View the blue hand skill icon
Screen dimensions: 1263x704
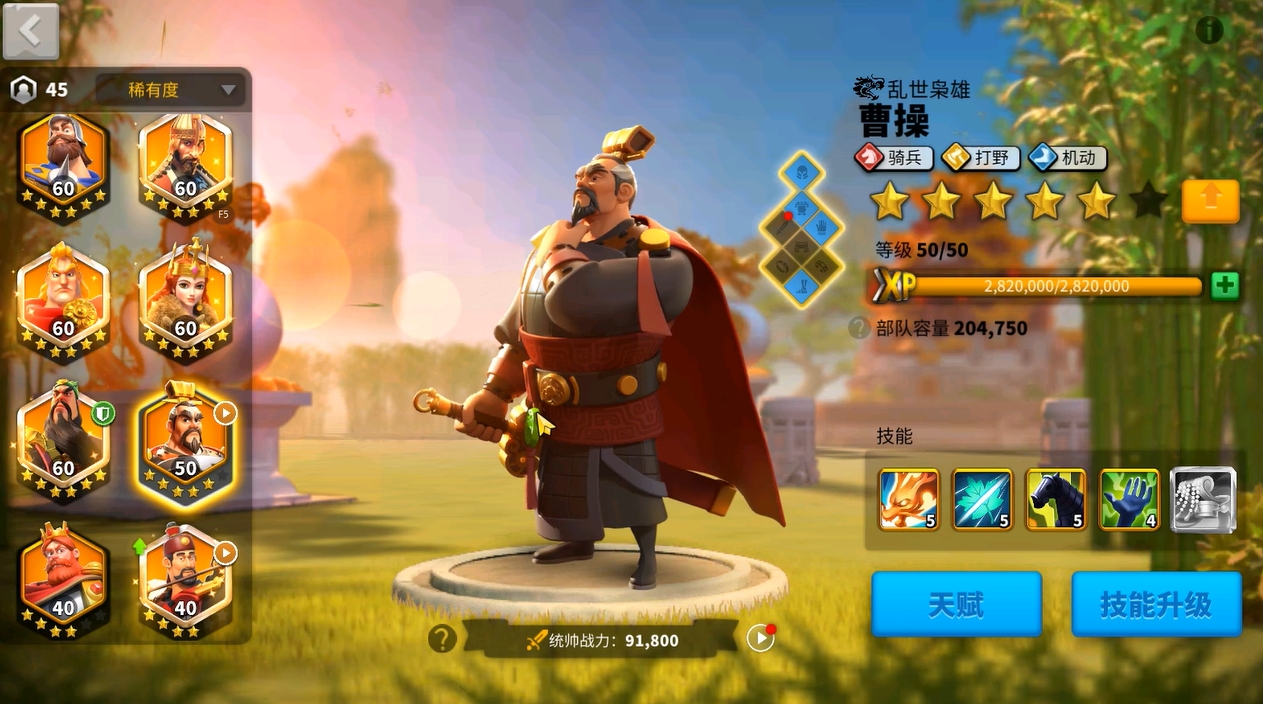point(1130,499)
